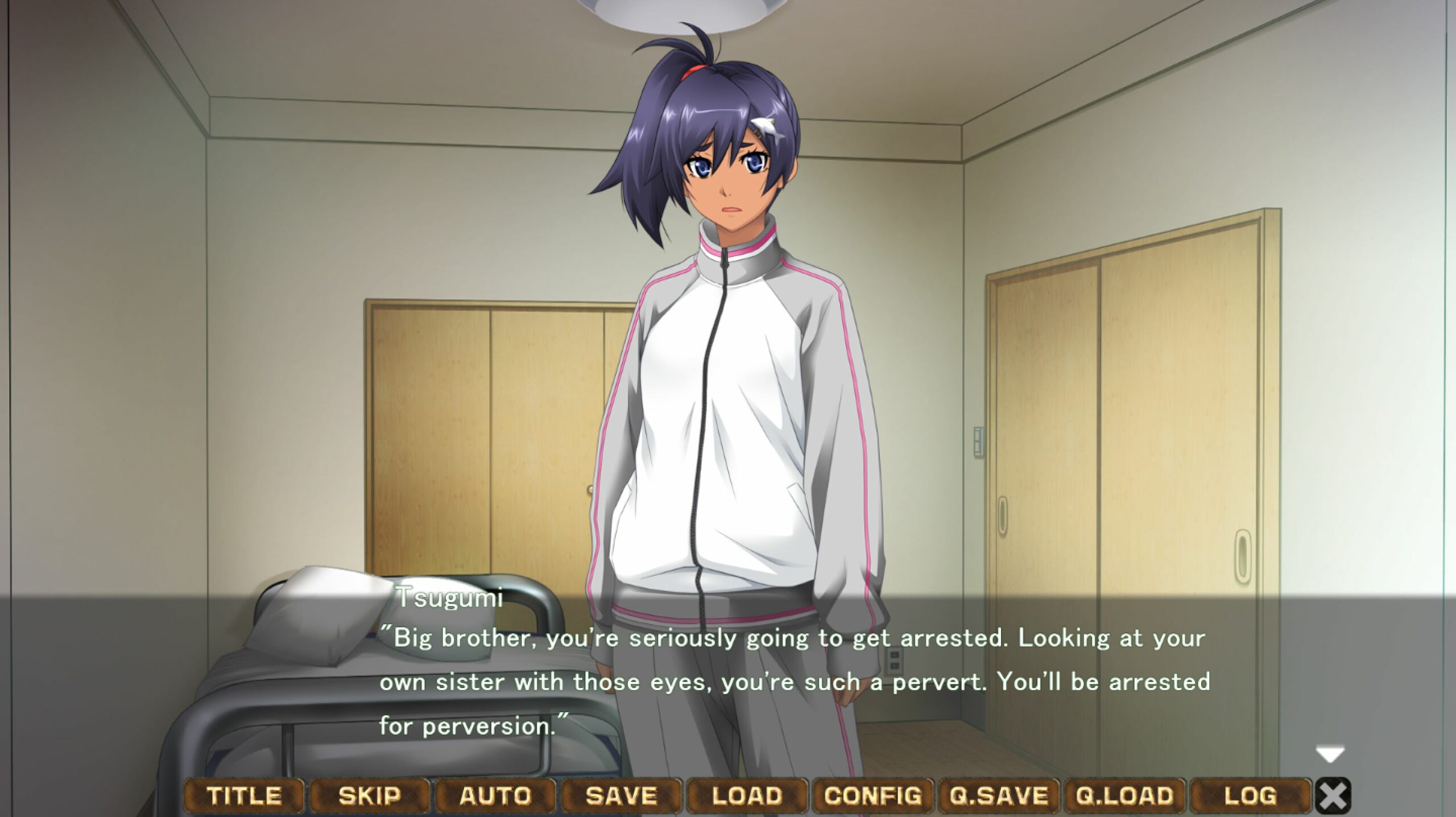Activate SKIP mode for dialogue
Screen dimensions: 1456x817
(369, 795)
